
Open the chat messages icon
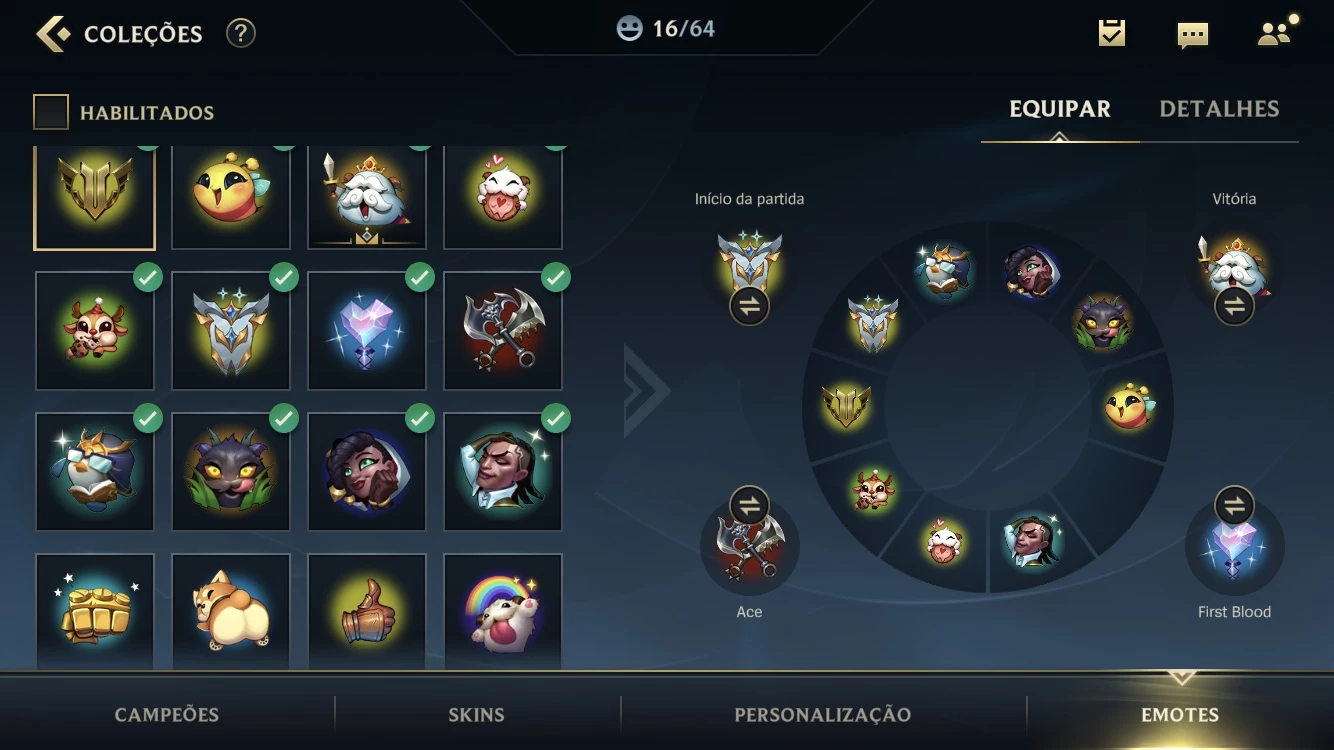point(1192,32)
